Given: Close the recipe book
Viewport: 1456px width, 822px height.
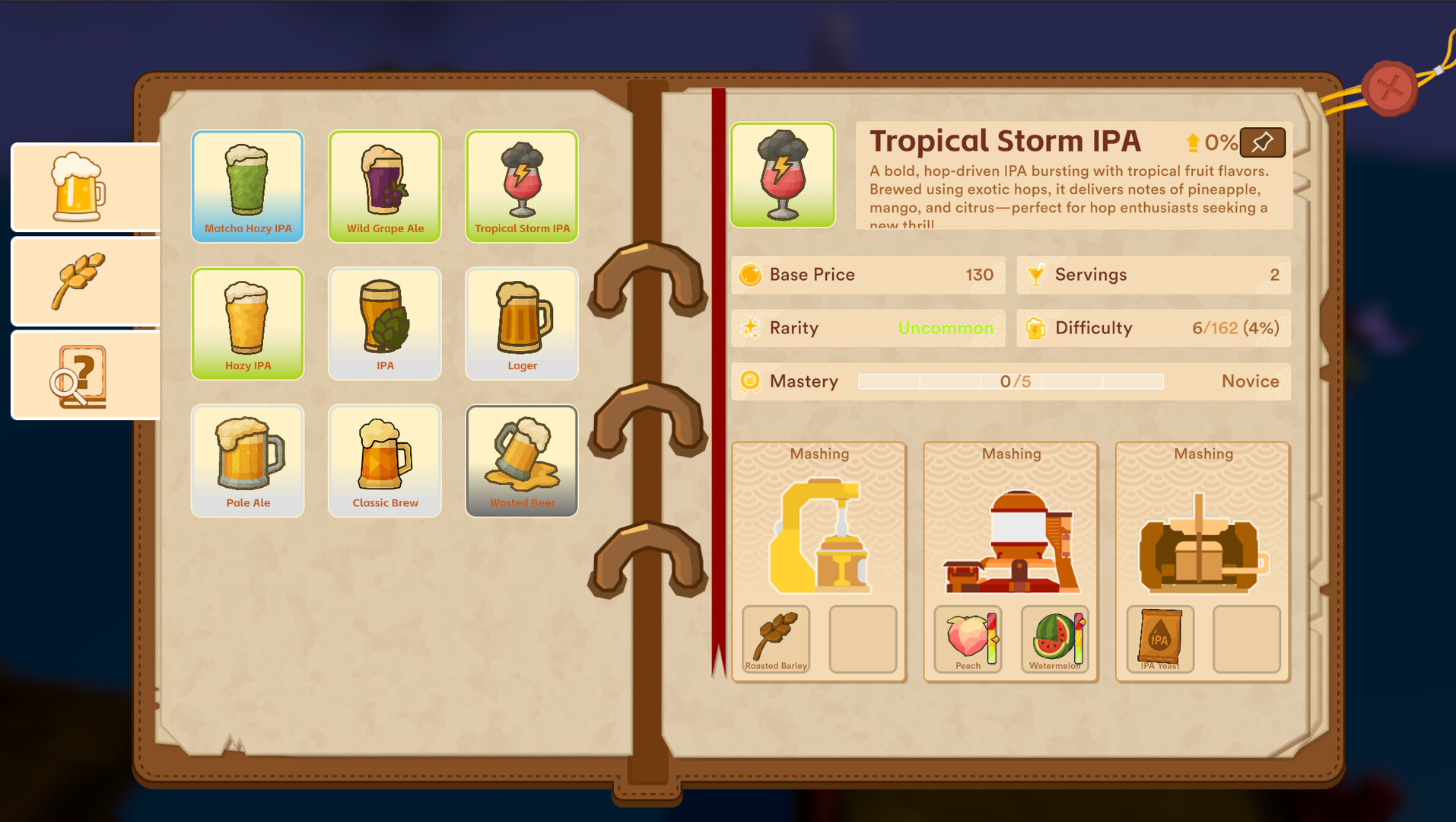Looking at the screenshot, I should tap(1391, 87).
